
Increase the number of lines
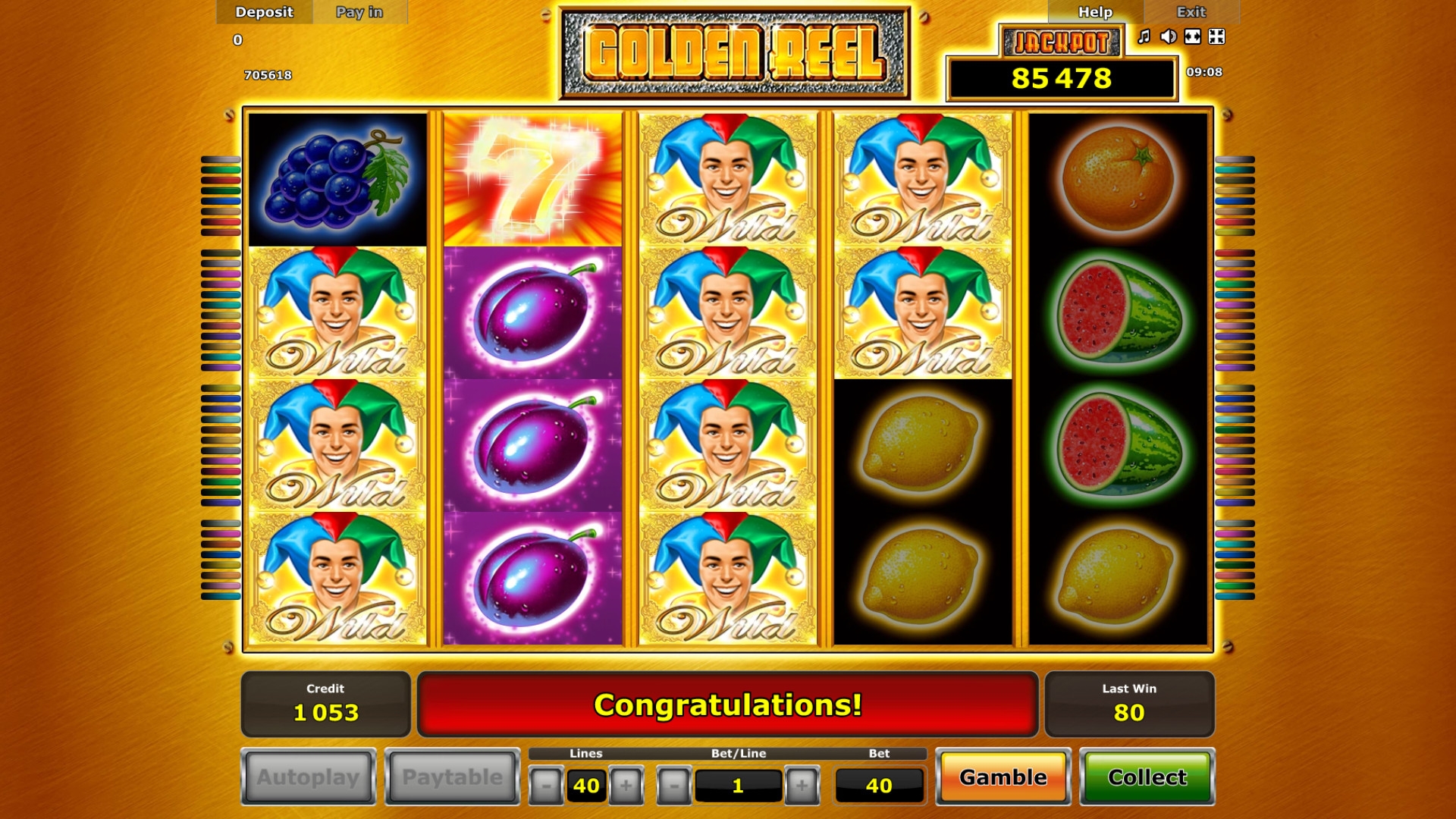tap(626, 786)
